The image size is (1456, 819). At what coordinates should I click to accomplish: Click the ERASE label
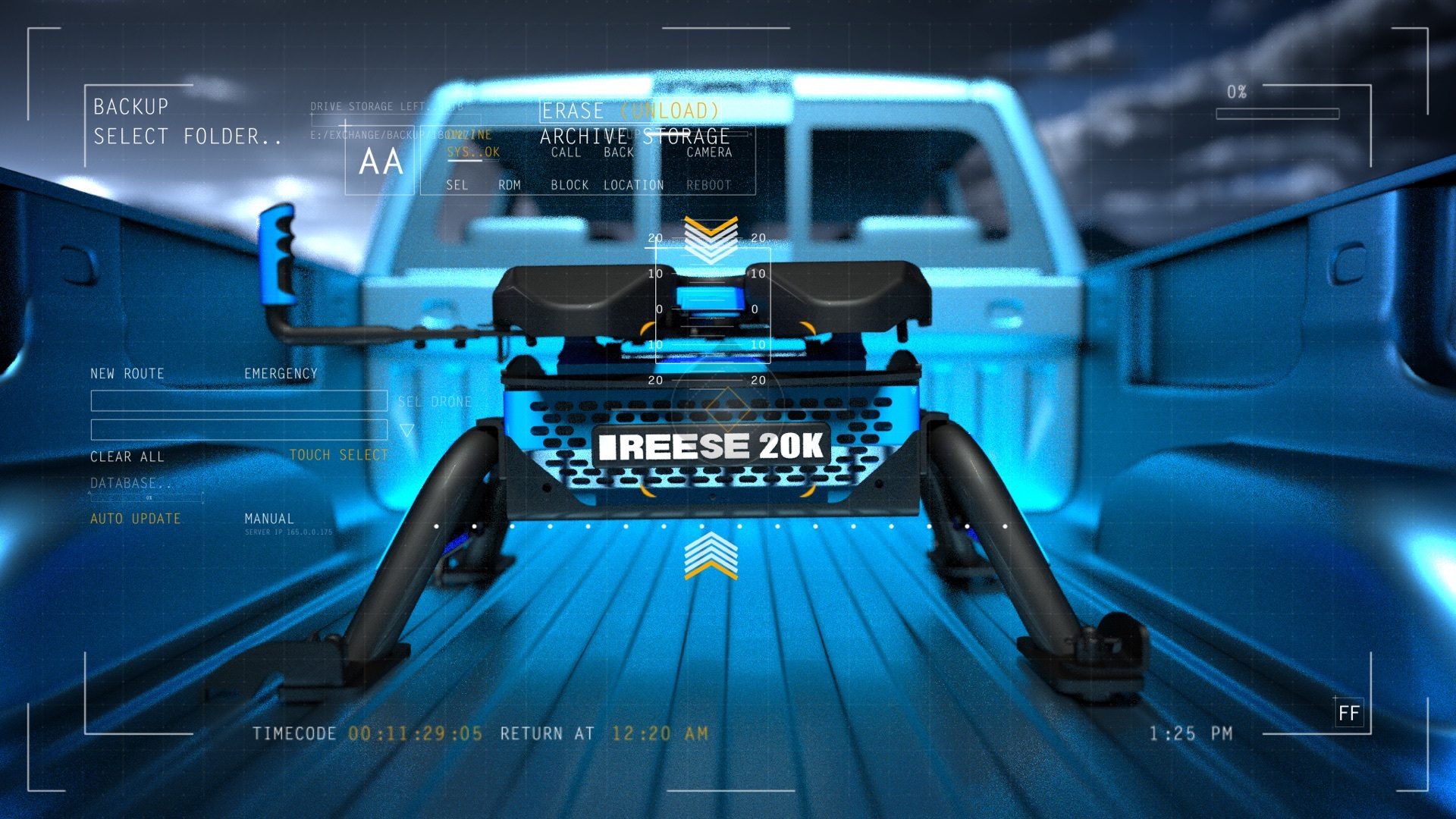pyautogui.click(x=573, y=111)
